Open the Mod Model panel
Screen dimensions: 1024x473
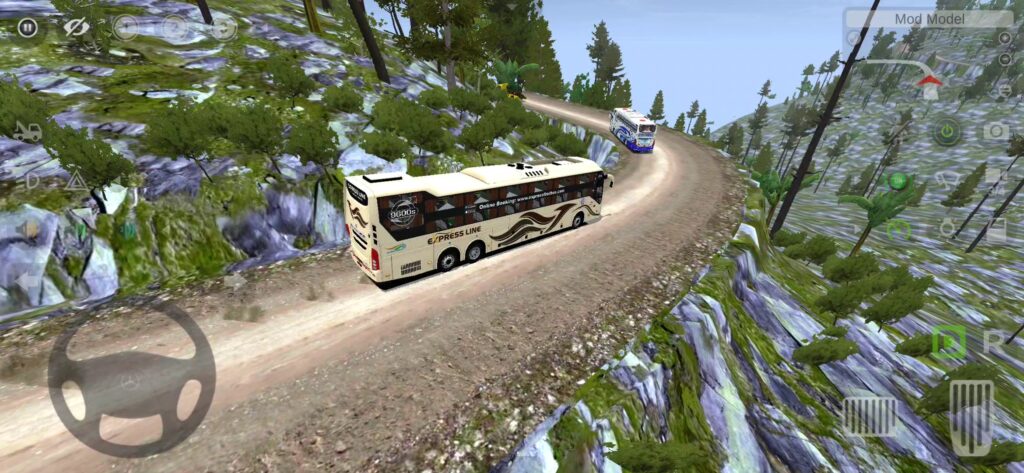tap(928, 18)
